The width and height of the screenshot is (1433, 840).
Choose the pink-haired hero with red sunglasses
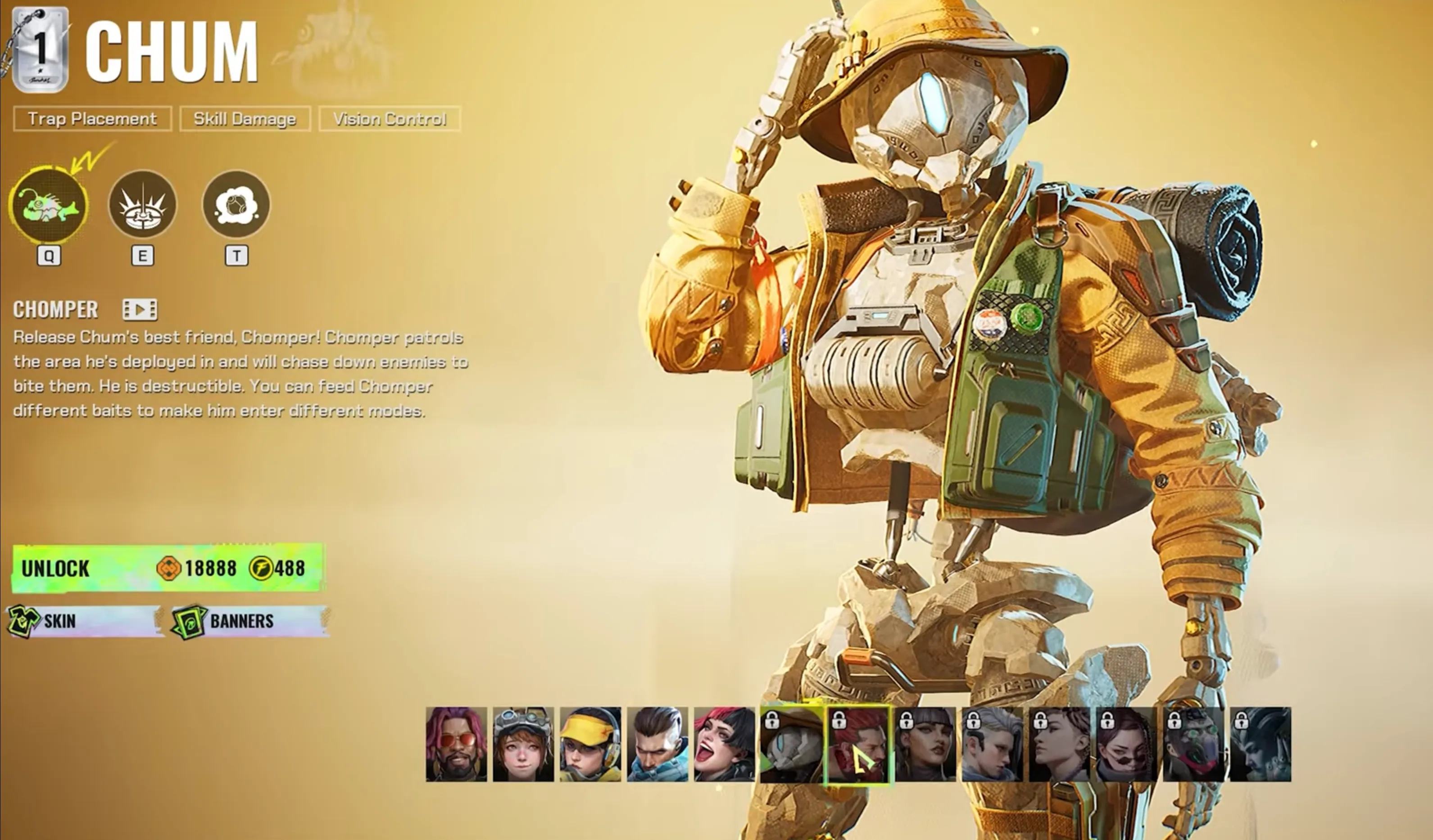[x=456, y=744]
